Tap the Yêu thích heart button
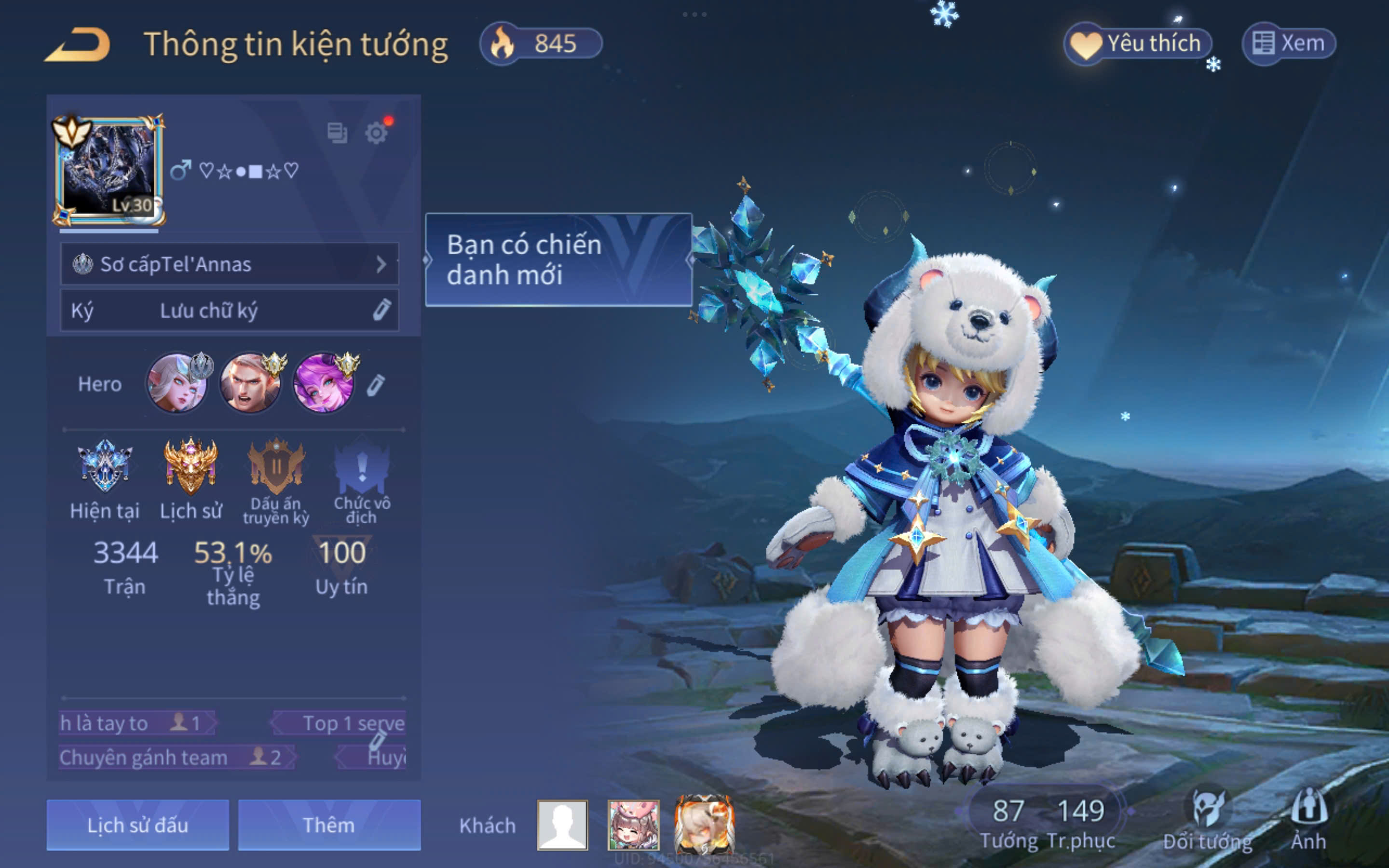1389x868 pixels. [x=1138, y=43]
